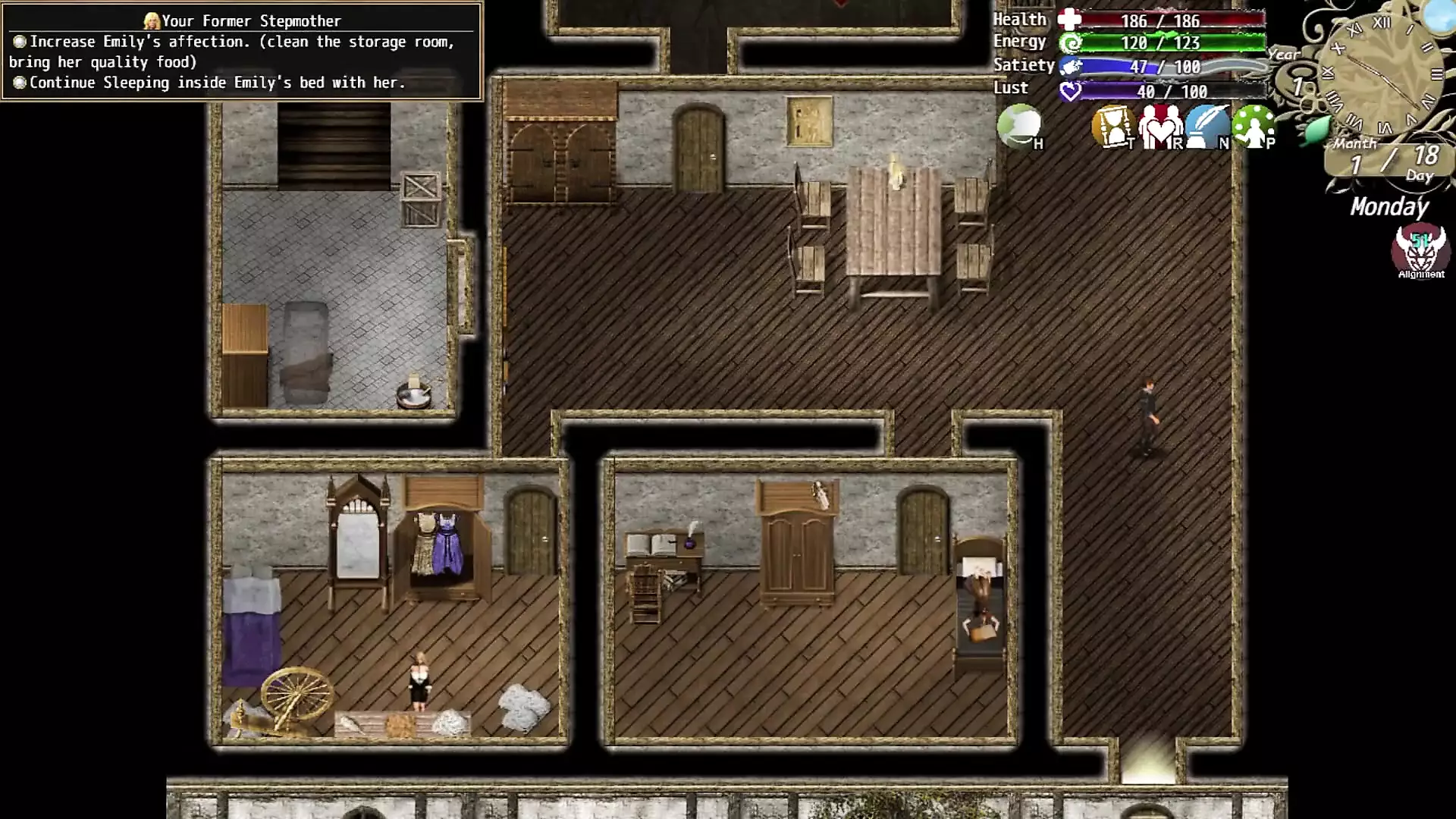This screenshot has height=819, width=1456.
Task: Click the green mushroom figure icon
Action: pos(1253,127)
